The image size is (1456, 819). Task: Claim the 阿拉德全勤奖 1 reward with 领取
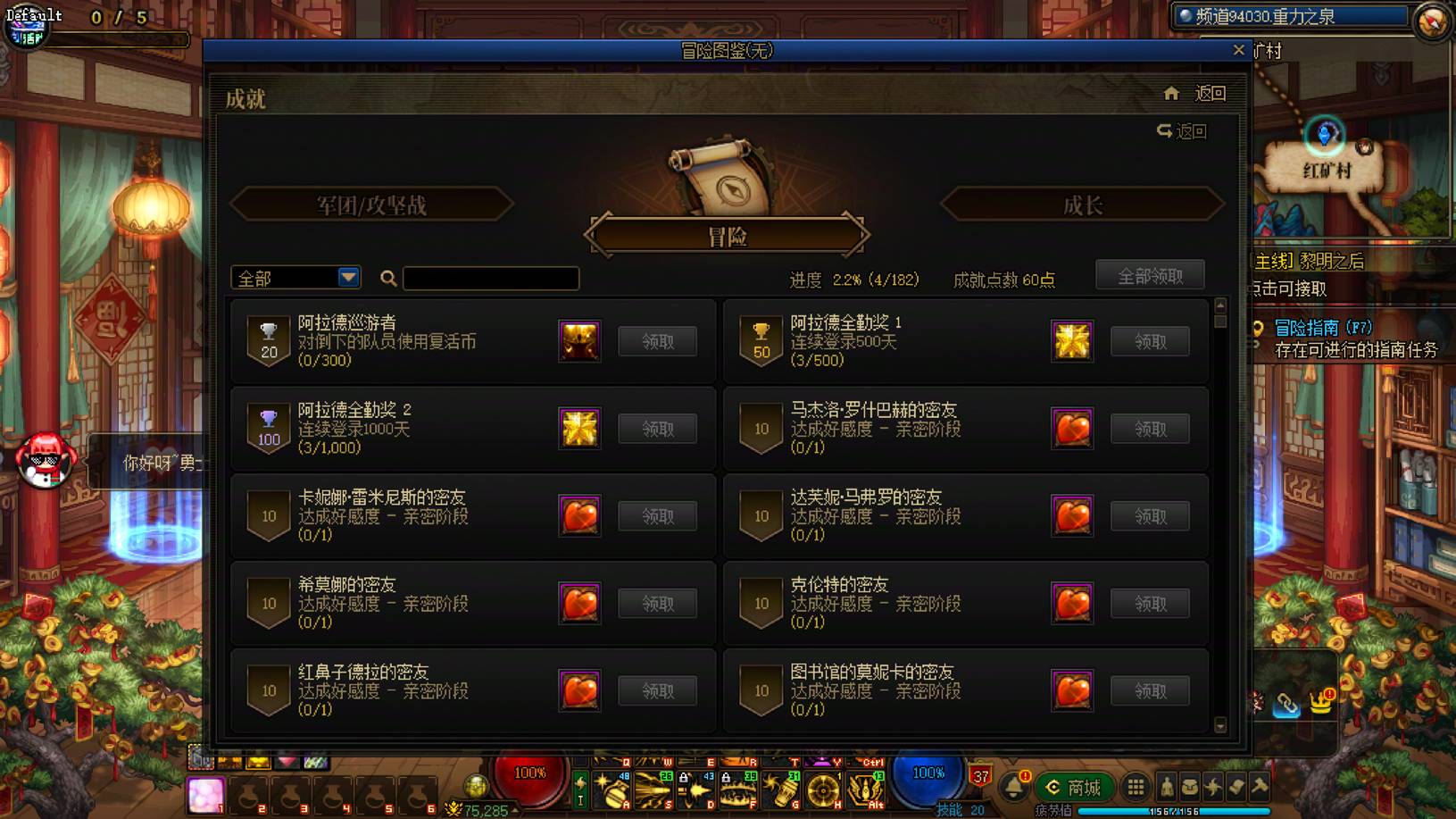click(1150, 341)
